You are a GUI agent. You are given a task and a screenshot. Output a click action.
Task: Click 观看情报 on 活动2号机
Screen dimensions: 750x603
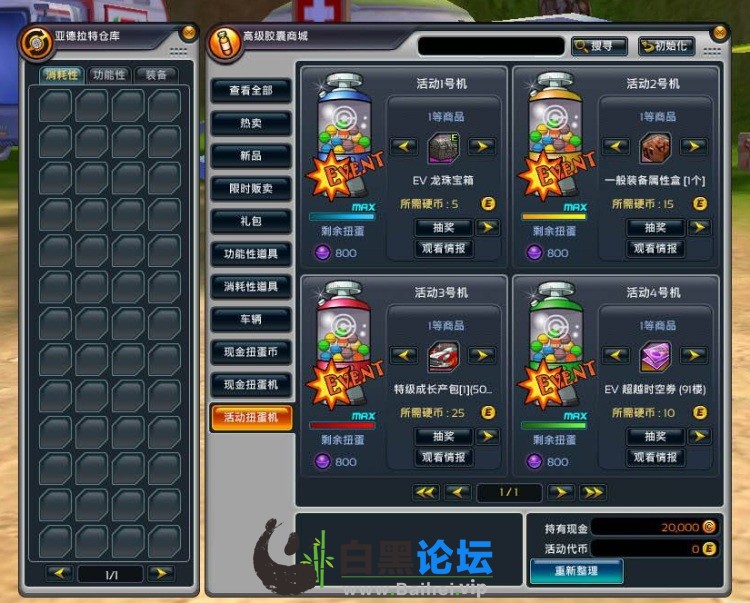coord(655,248)
